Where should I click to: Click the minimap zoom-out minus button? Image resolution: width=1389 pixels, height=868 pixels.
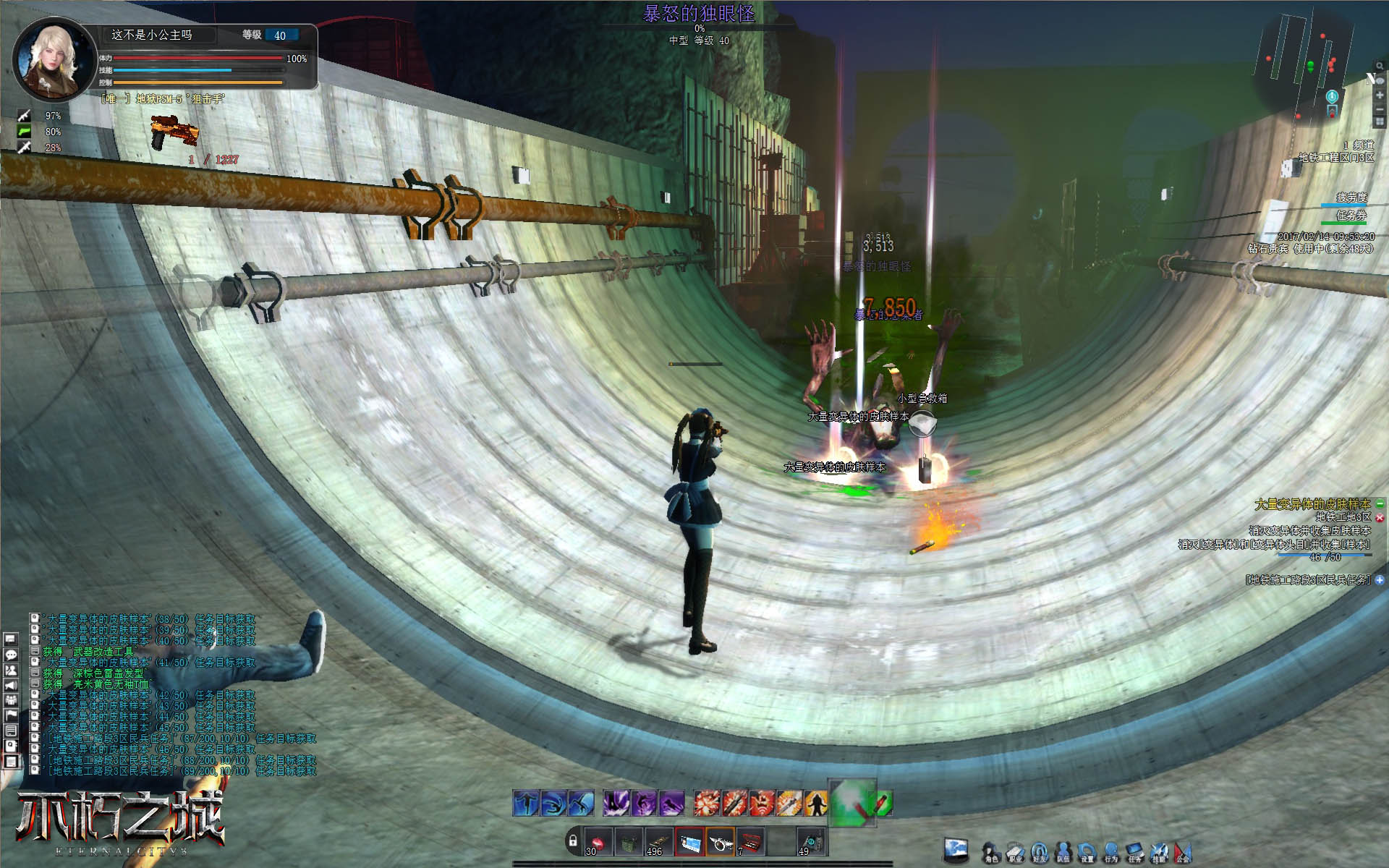[x=1380, y=109]
